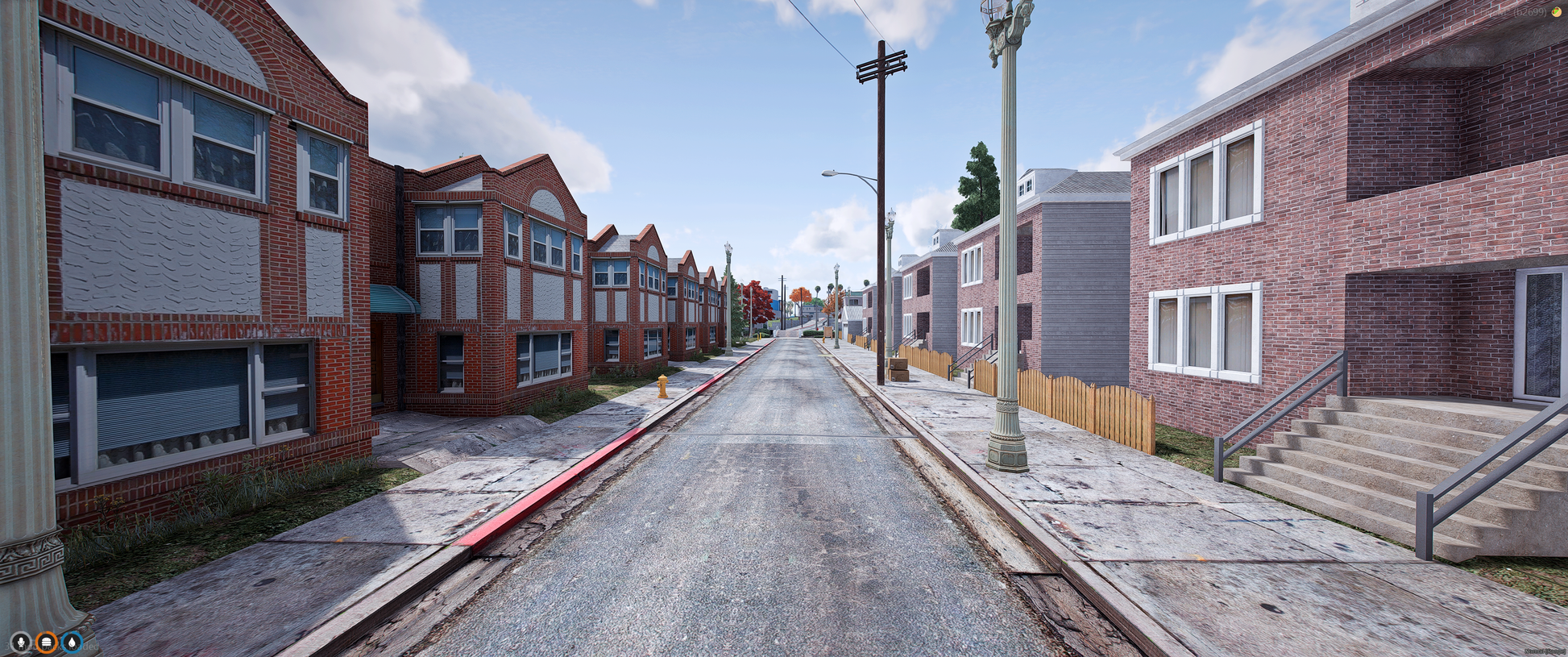Select the orange burger hunger icon
The height and width of the screenshot is (657, 1568).
tap(47, 642)
